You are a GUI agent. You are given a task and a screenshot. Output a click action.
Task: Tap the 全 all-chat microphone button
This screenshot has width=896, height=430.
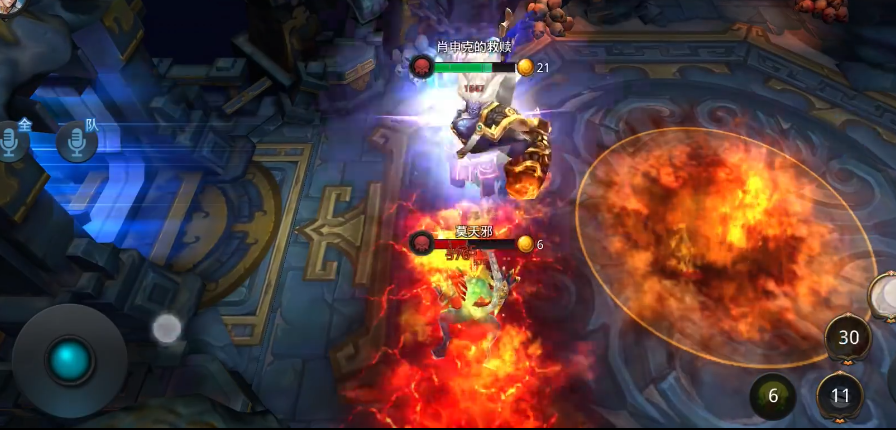click(12, 142)
